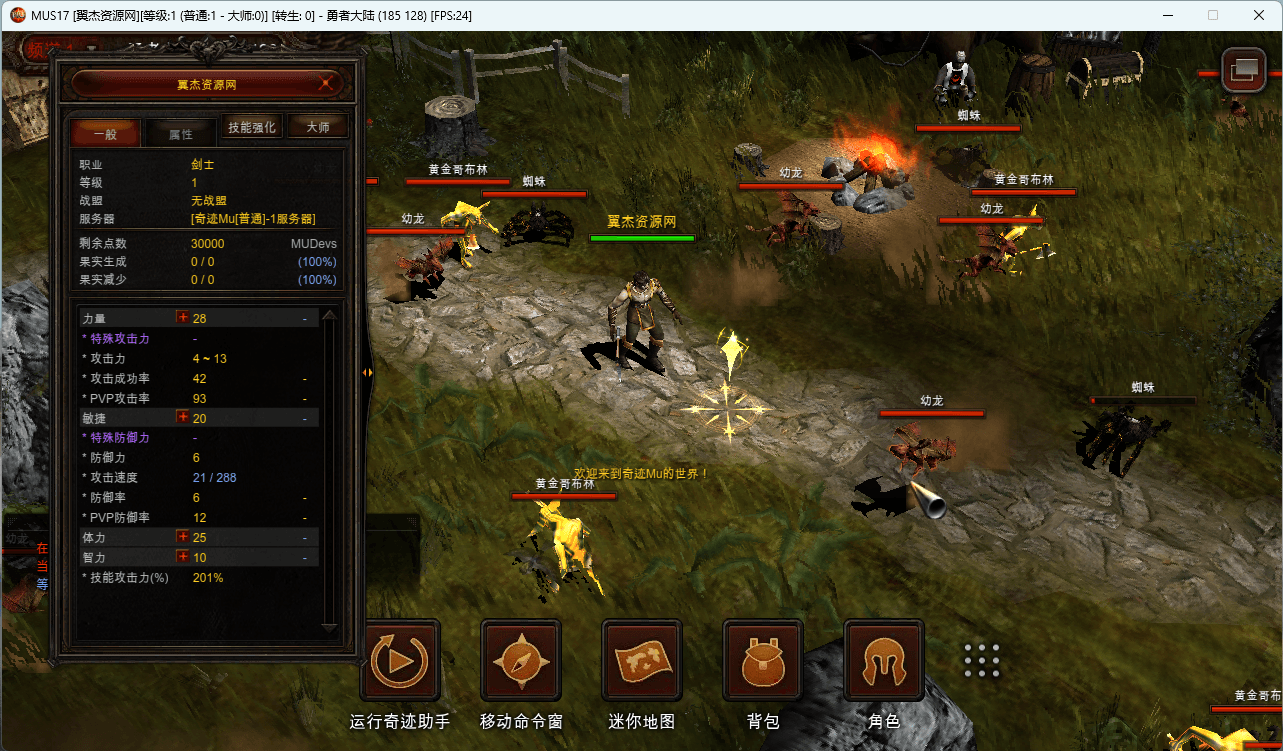Run the MU helper (运行奇迹助手)
Screen dimensions: 1283x751
[400, 660]
